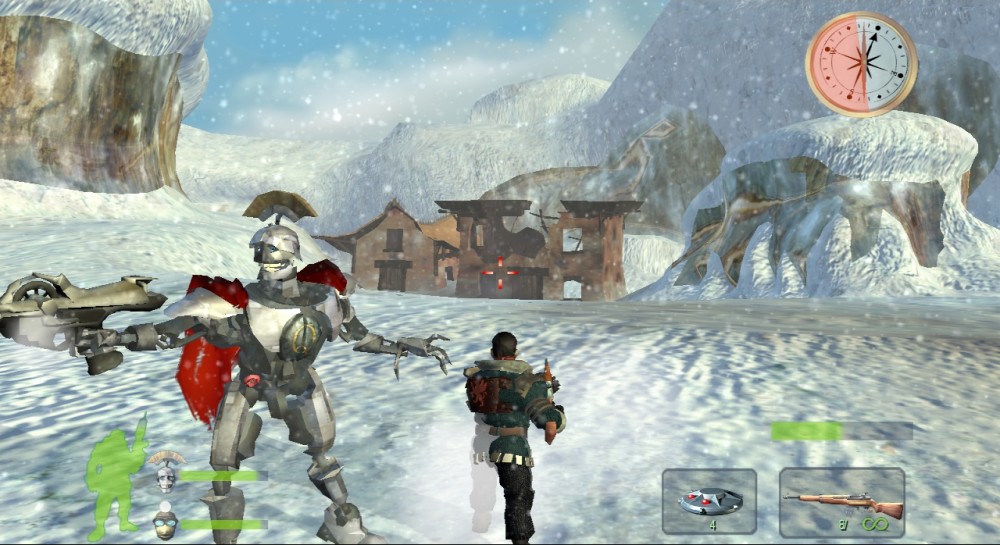1000x545 pixels.
Task: Choose the landmine item slot
Action: pyautogui.click(x=709, y=502)
